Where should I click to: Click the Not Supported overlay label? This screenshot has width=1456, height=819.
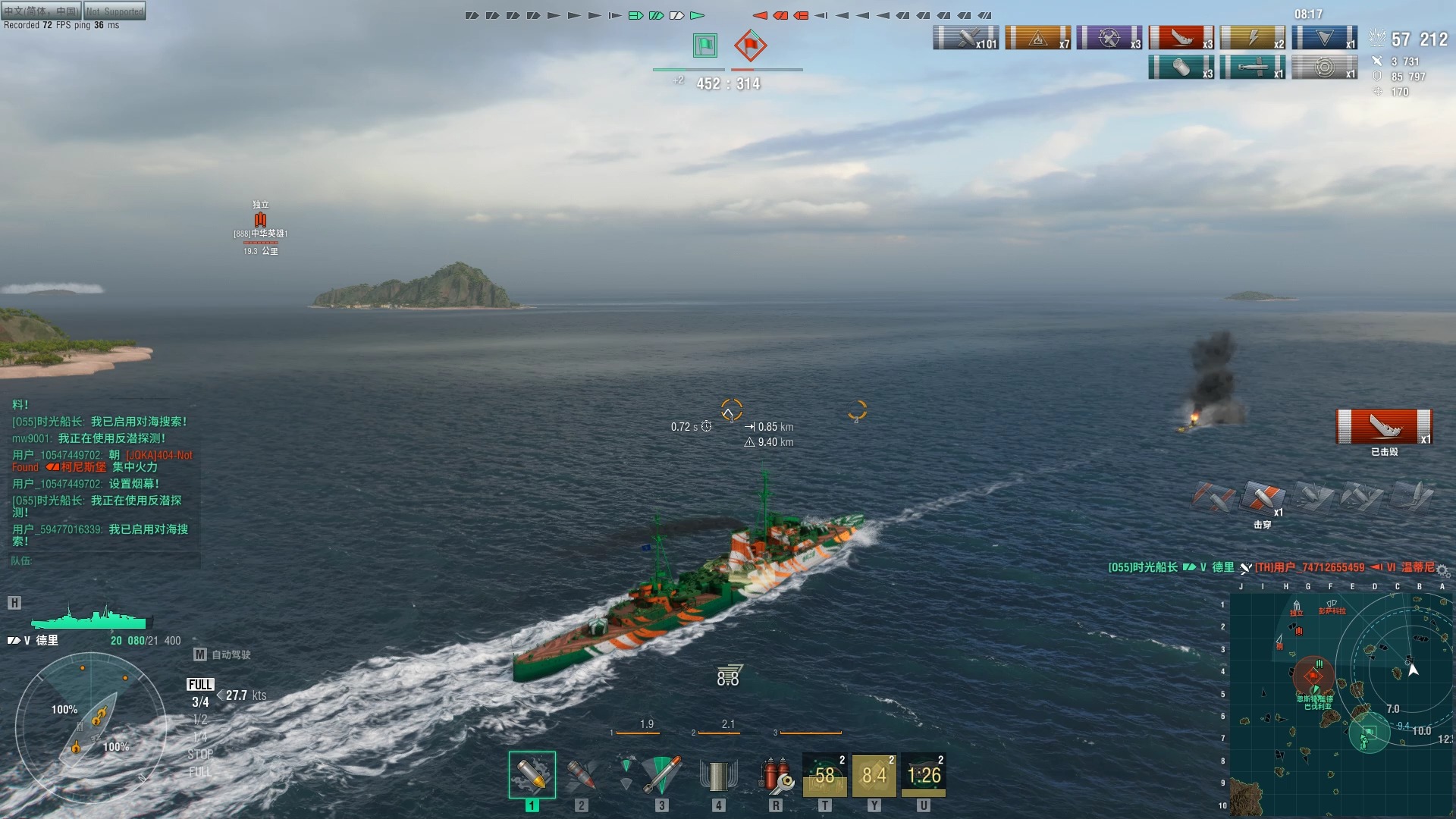[115, 11]
